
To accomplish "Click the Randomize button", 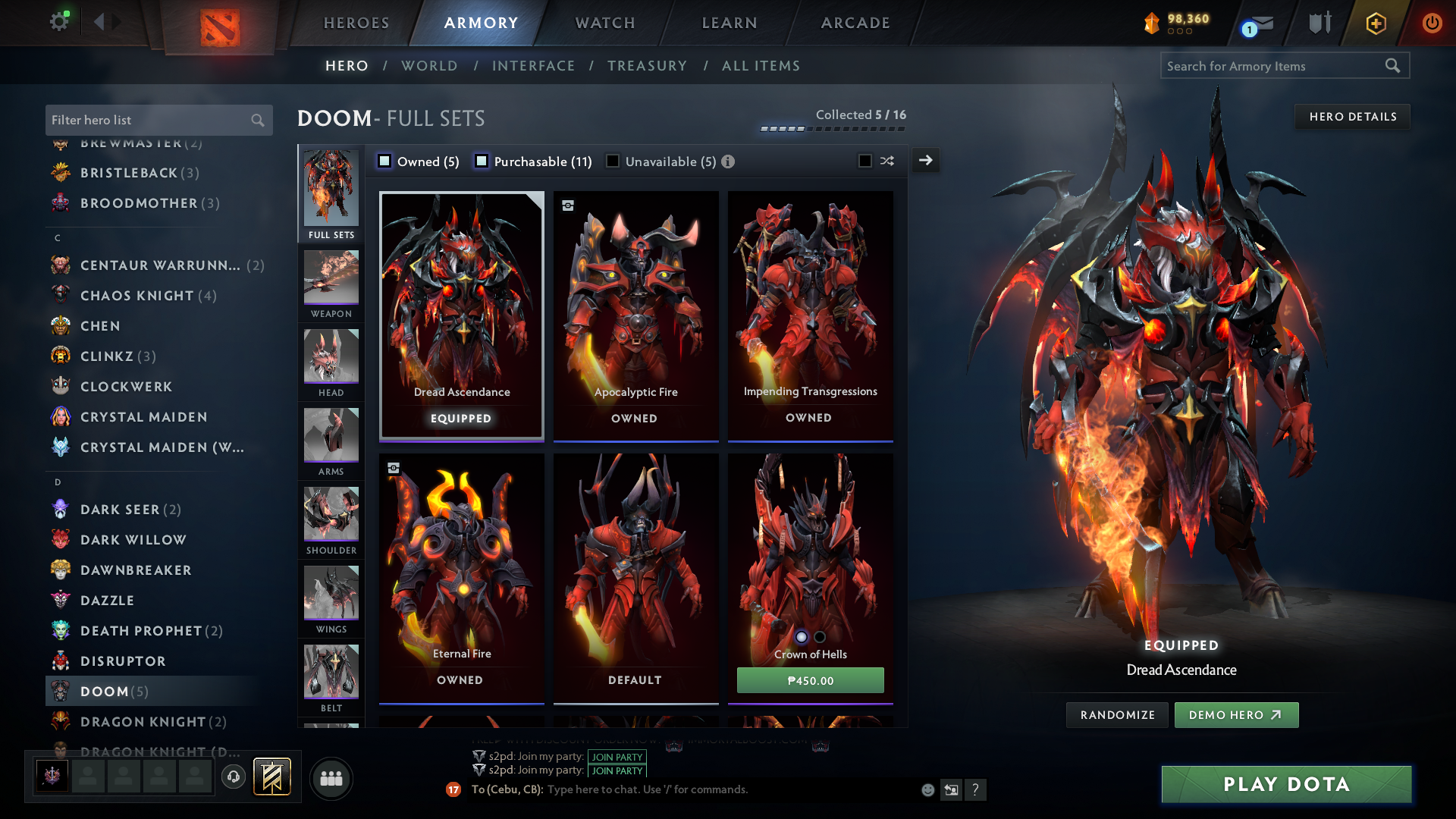I will click(1117, 715).
